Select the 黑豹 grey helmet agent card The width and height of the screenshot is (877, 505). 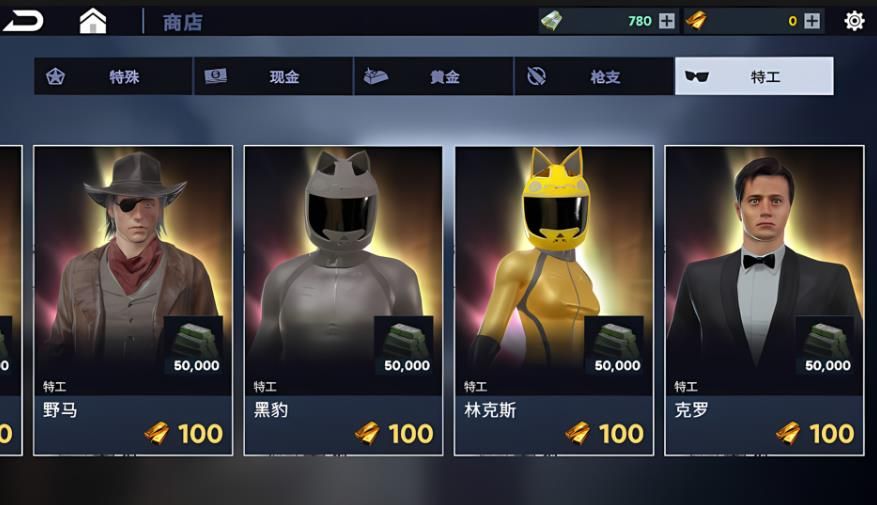(343, 300)
